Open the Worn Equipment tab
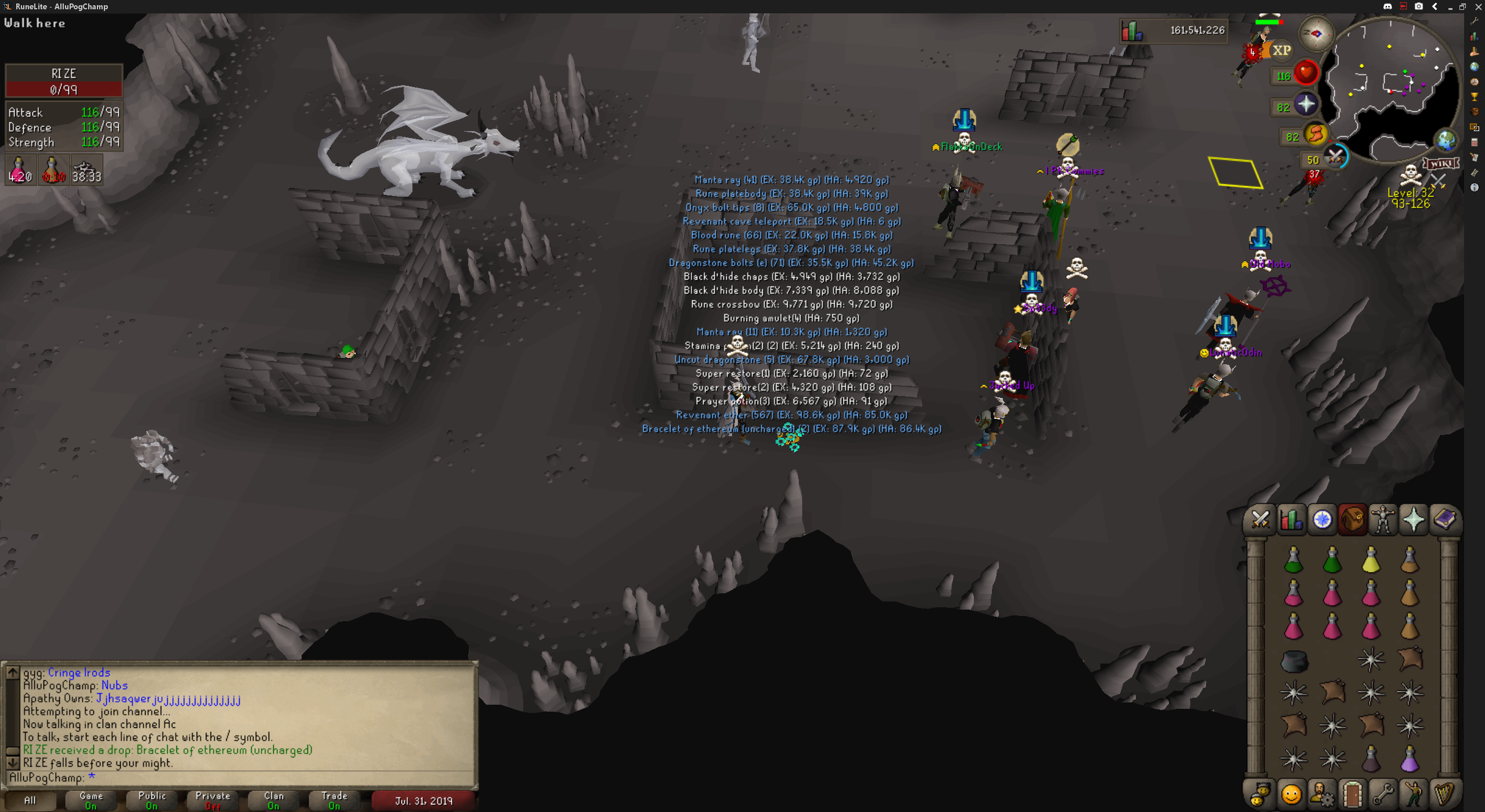This screenshot has height=812, width=1485. tap(1383, 519)
